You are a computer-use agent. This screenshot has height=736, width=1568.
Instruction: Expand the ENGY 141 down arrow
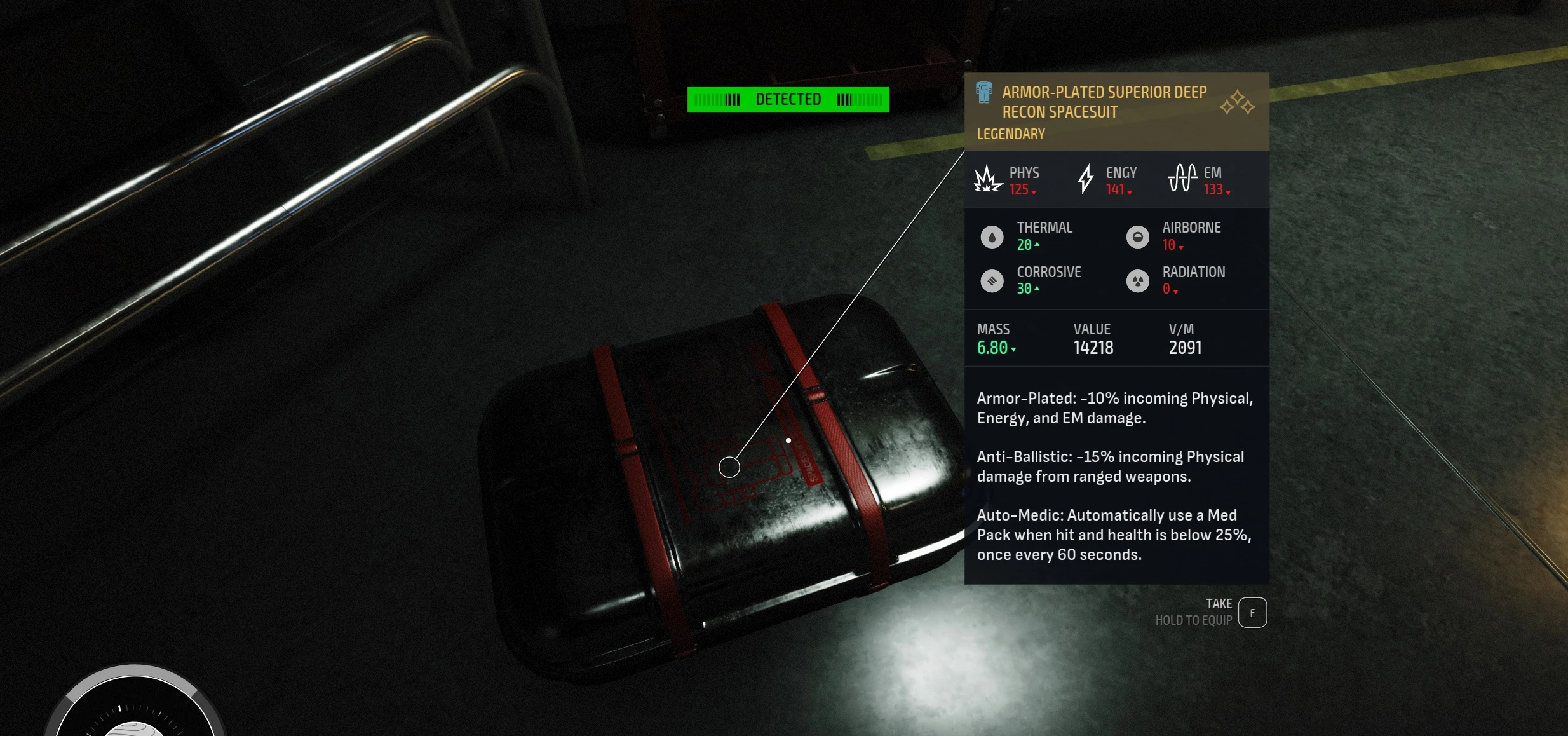click(1130, 191)
